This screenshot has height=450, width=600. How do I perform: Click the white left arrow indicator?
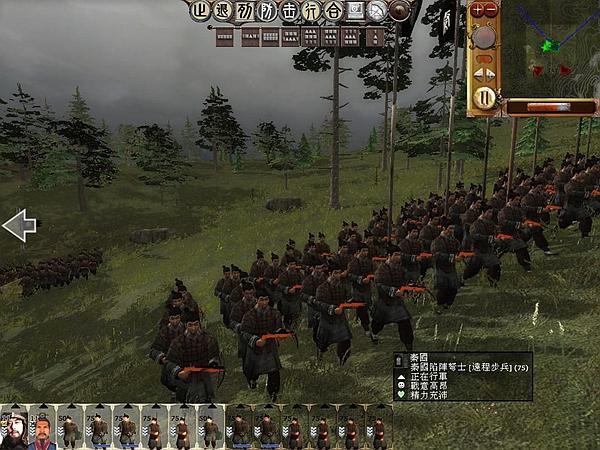click(18, 226)
